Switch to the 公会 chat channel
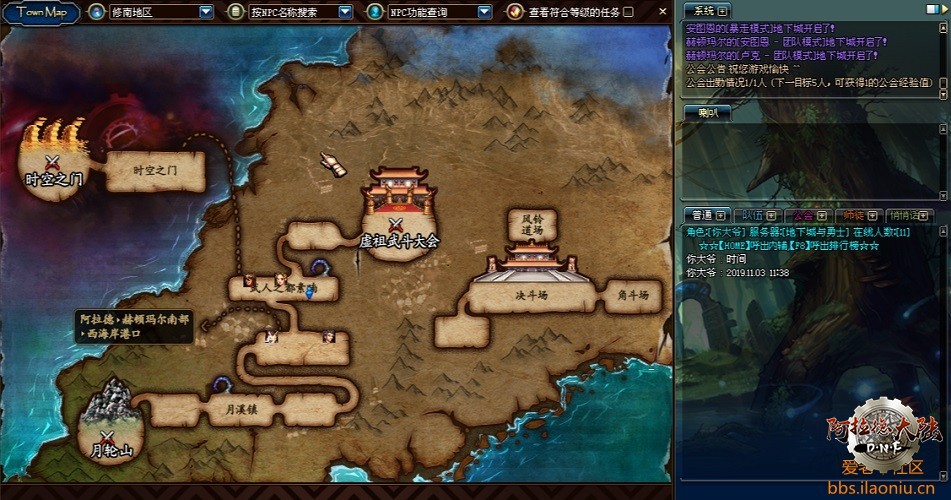 (x=803, y=215)
